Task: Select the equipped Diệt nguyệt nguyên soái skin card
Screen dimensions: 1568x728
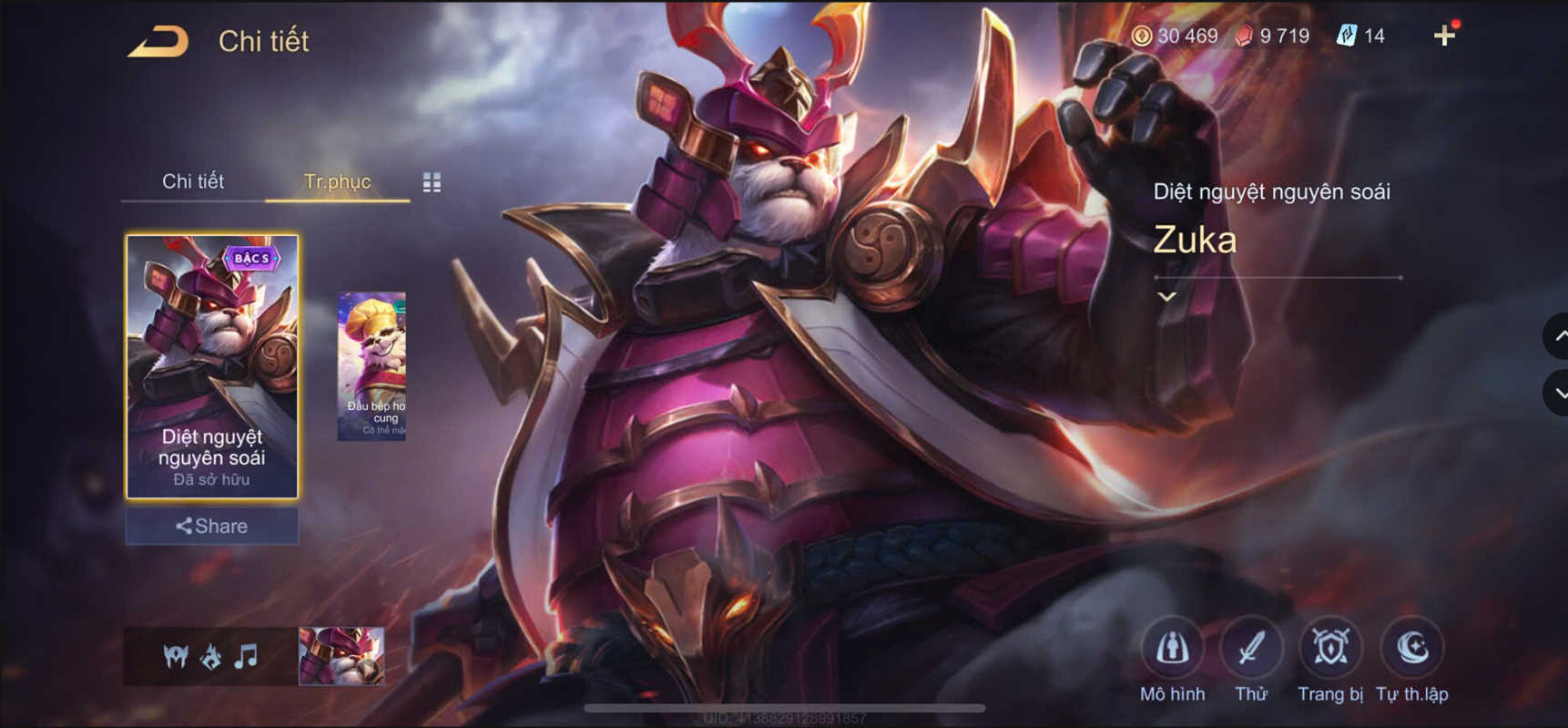Action: [211, 364]
